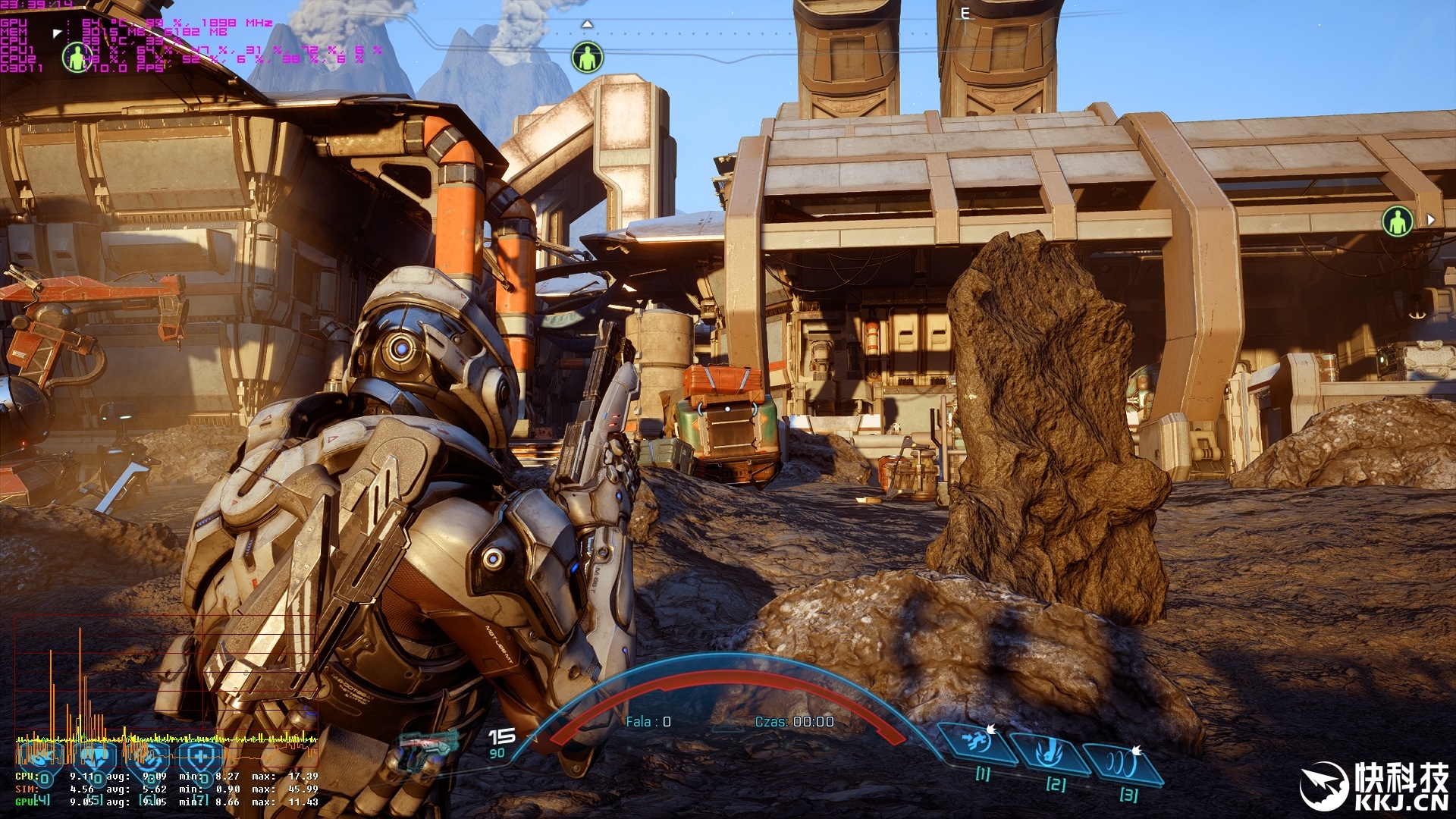1456x819 pixels.
Task: Use the rocket launcher consumable slot
Action: coord(41,758)
